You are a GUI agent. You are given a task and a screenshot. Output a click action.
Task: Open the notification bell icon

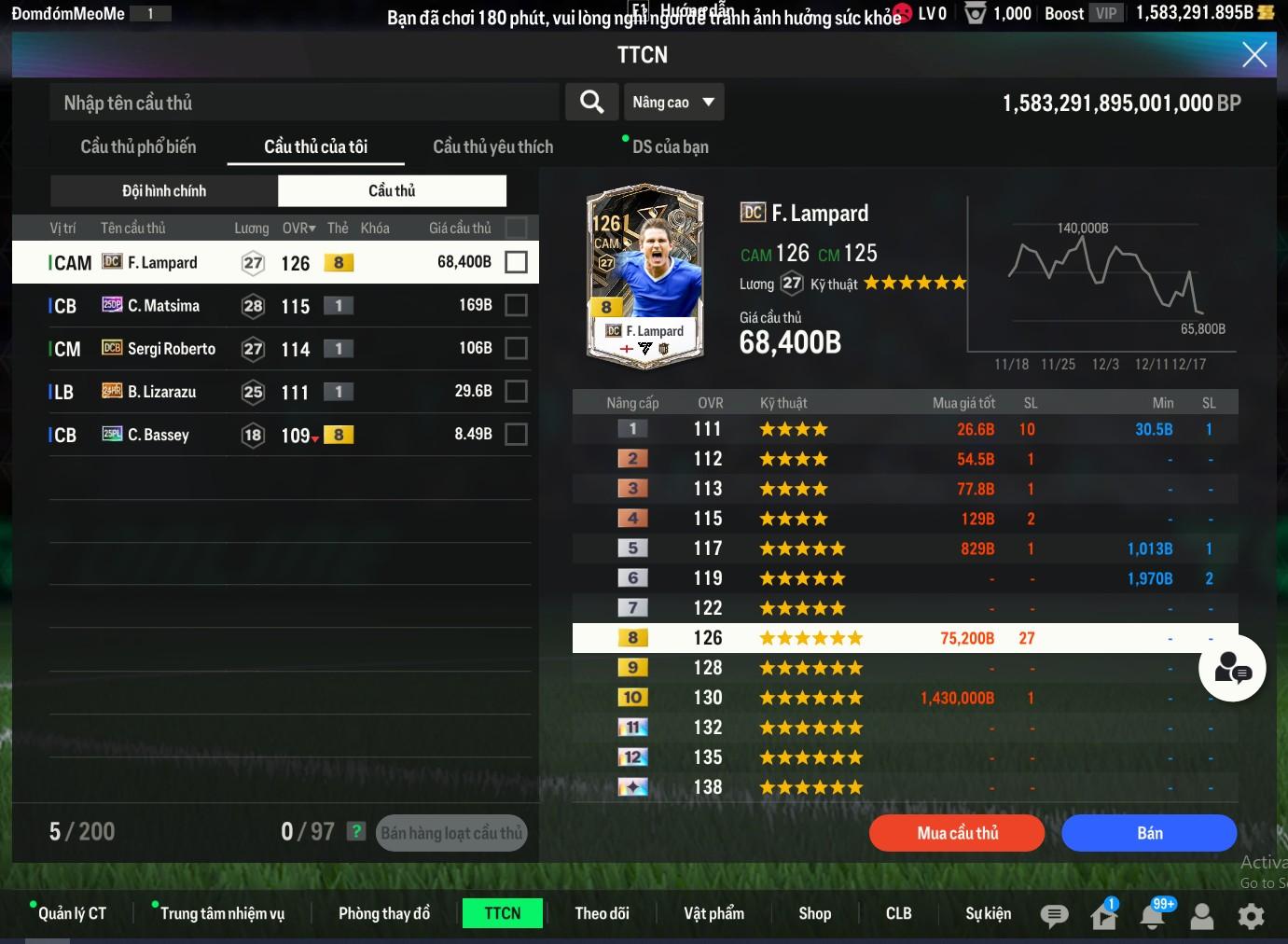1153,916
